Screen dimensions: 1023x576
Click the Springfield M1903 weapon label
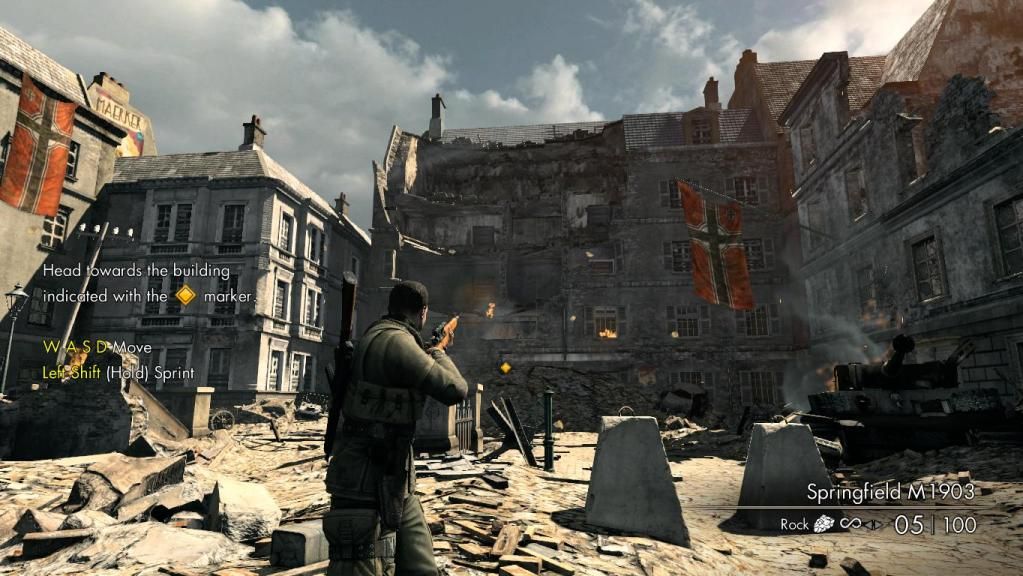(891, 492)
